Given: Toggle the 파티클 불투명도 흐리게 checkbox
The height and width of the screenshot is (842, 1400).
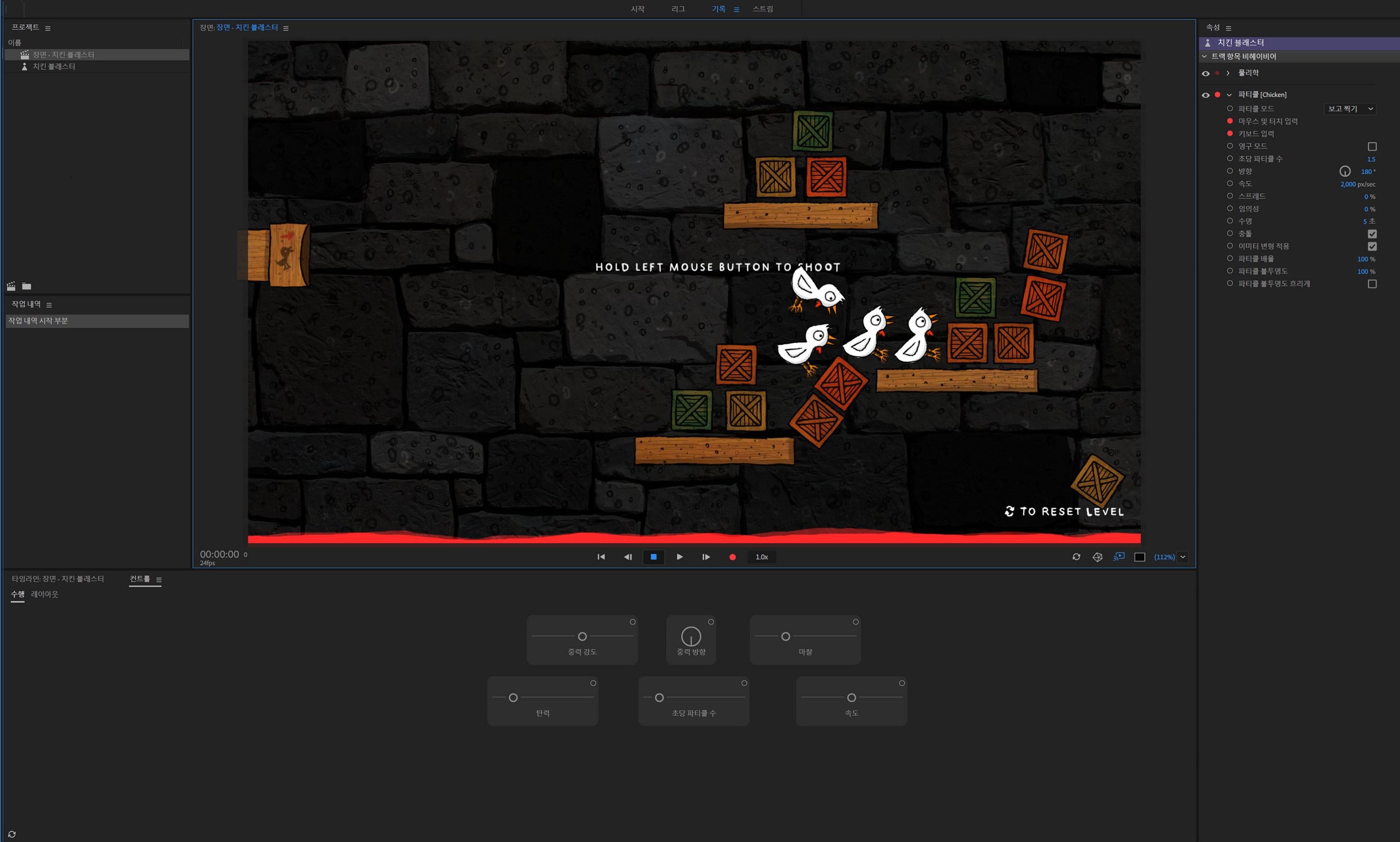Looking at the screenshot, I should click(x=1372, y=284).
